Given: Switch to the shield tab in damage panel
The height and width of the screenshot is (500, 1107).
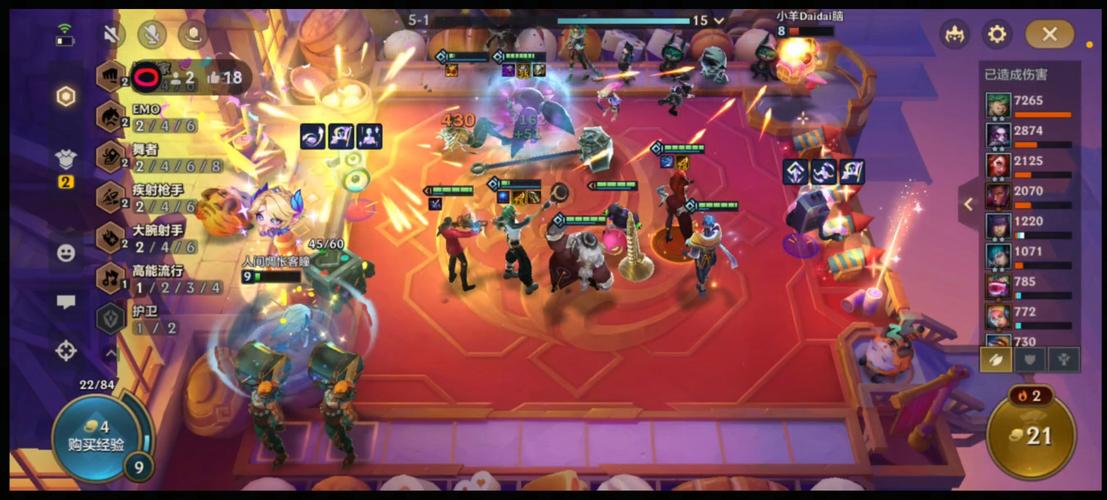Looking at the screenshot, I should 1029,359.
